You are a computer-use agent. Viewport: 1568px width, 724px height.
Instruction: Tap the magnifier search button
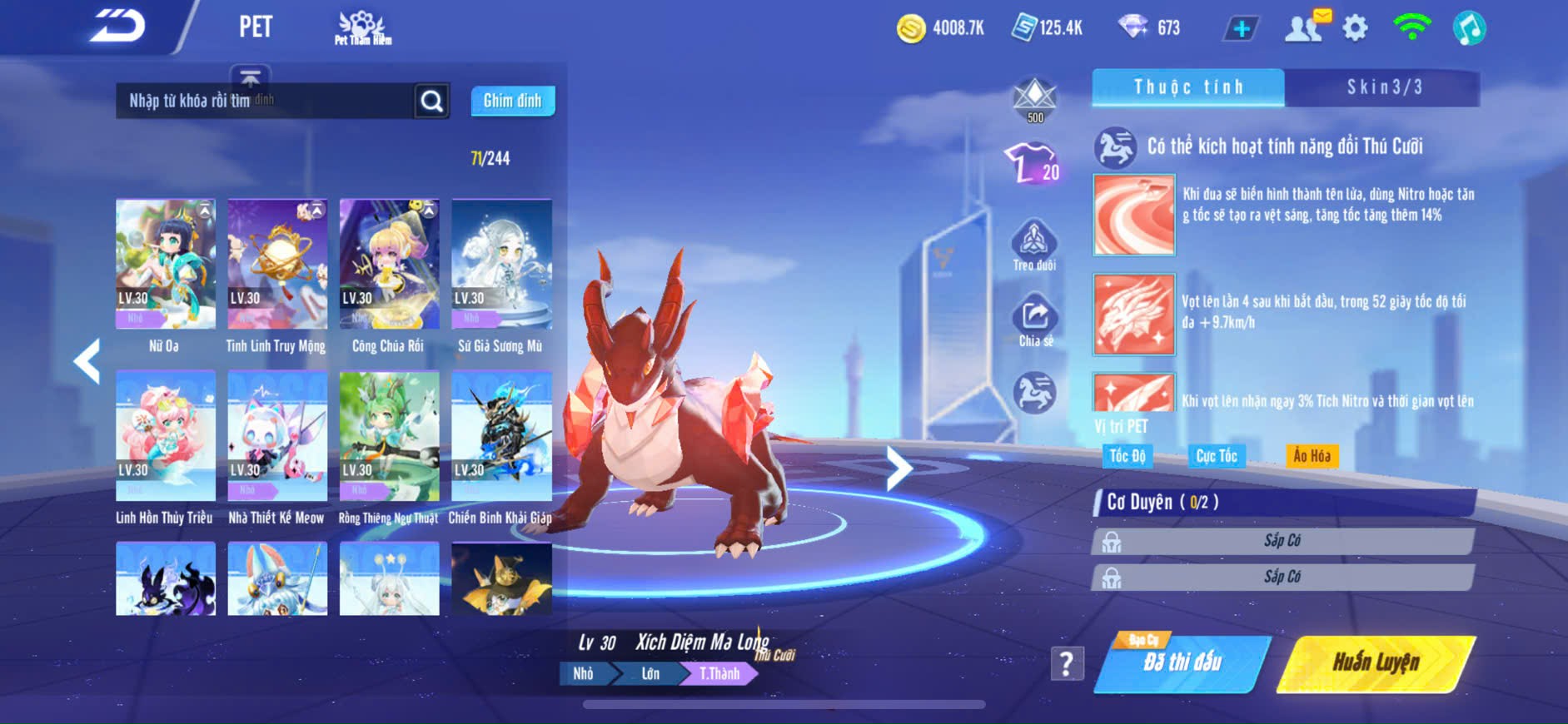(x=431, y=101)
